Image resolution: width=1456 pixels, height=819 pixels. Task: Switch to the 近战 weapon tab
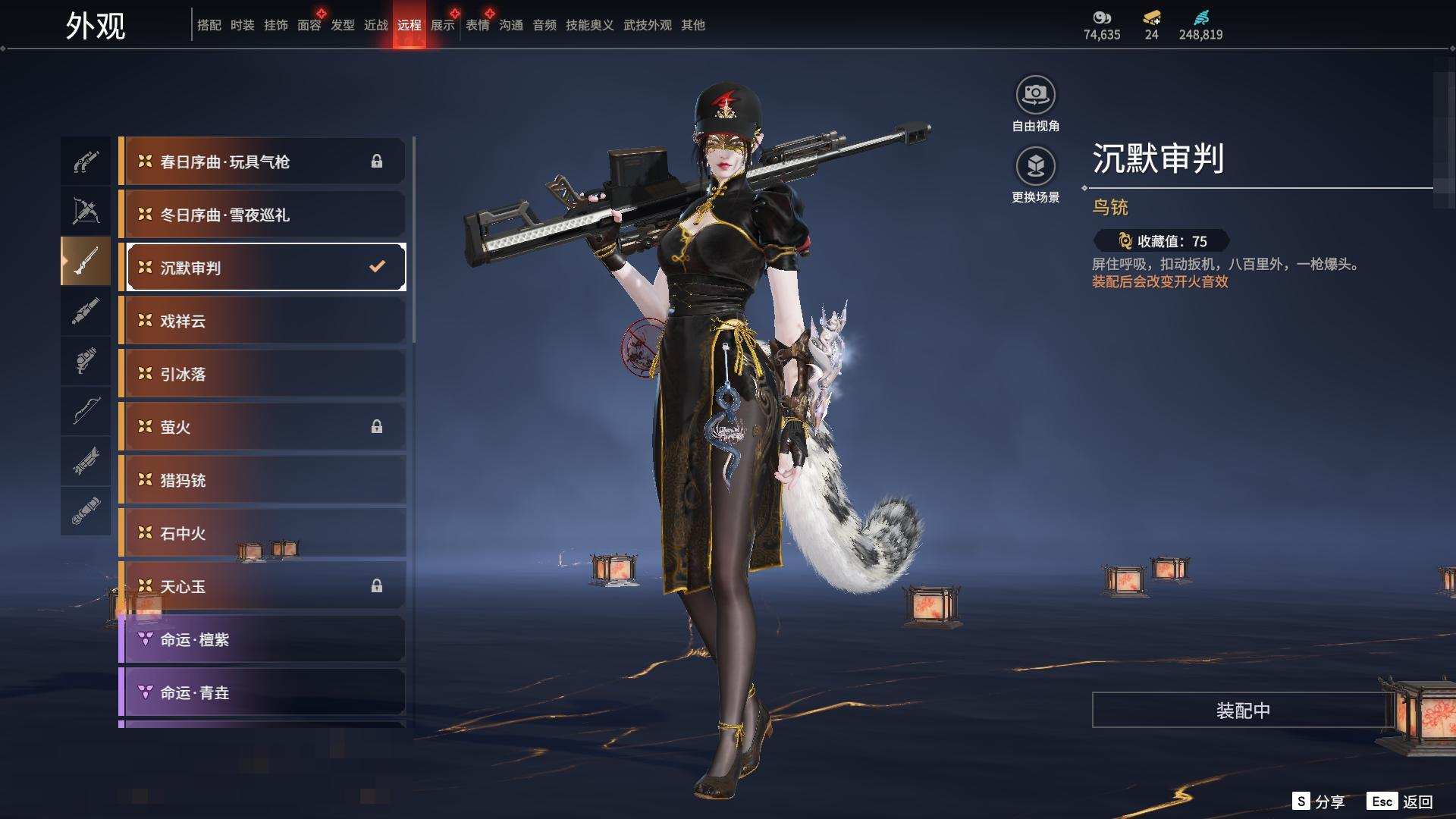375,25
